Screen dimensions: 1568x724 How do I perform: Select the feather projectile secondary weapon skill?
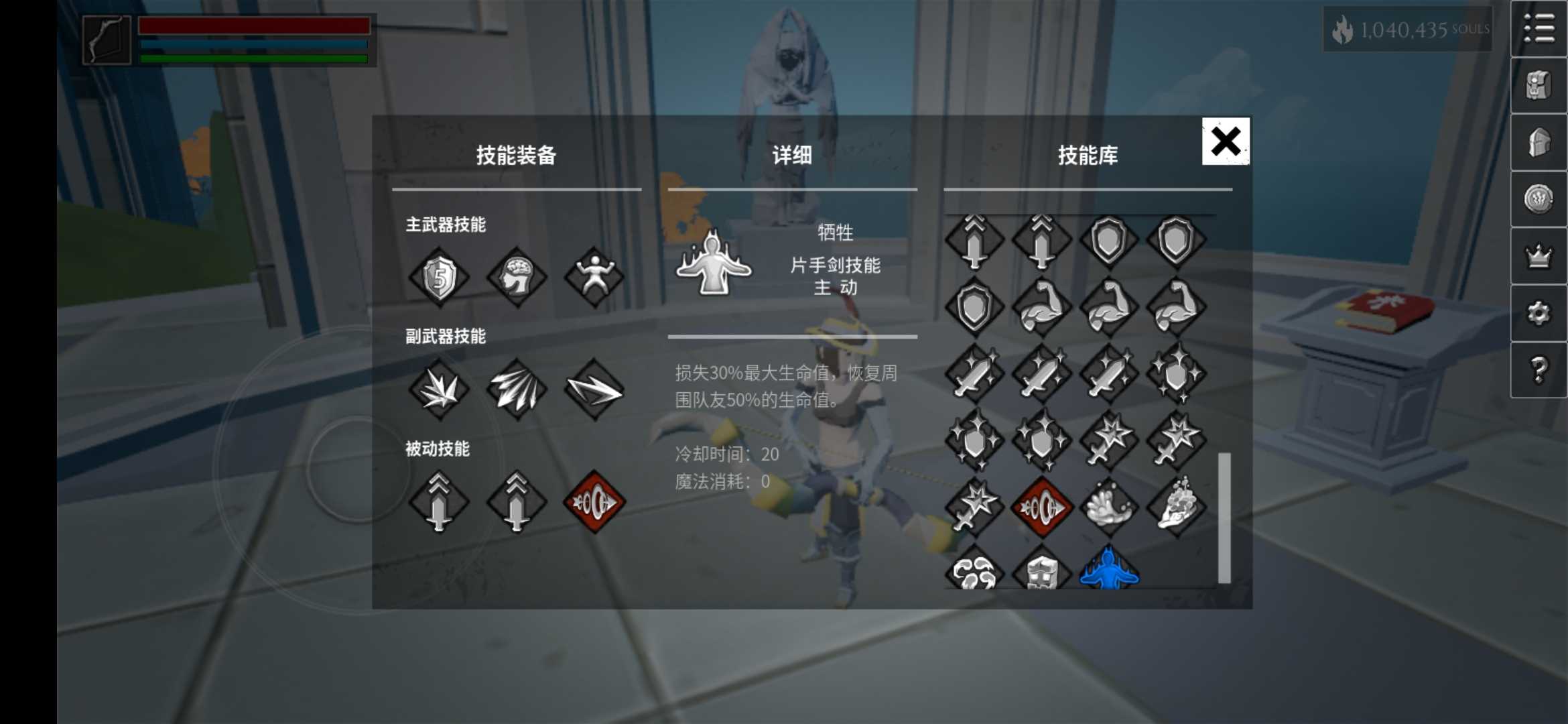pos(516,389)
